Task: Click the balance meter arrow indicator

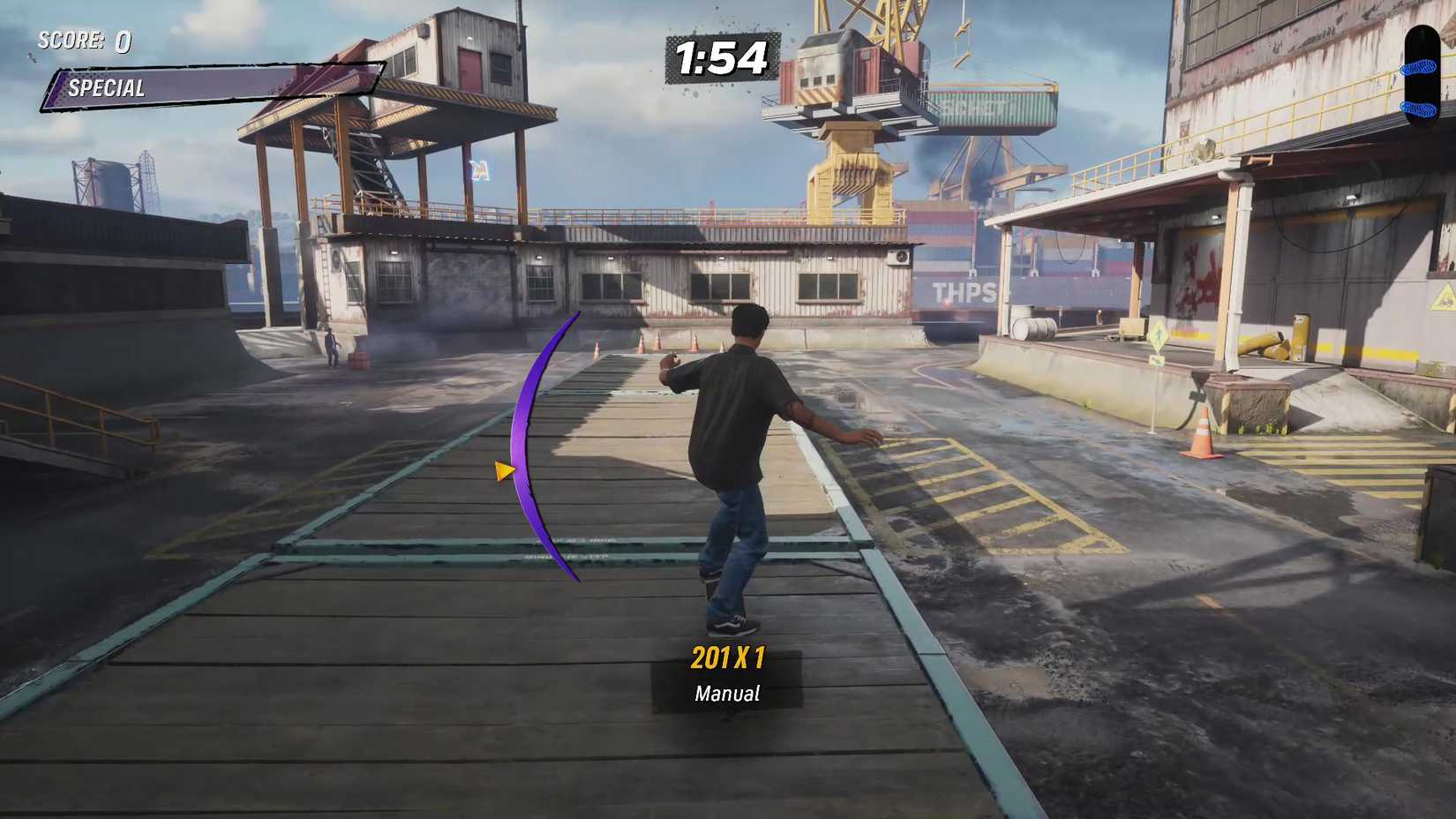Action: [505, 471]
